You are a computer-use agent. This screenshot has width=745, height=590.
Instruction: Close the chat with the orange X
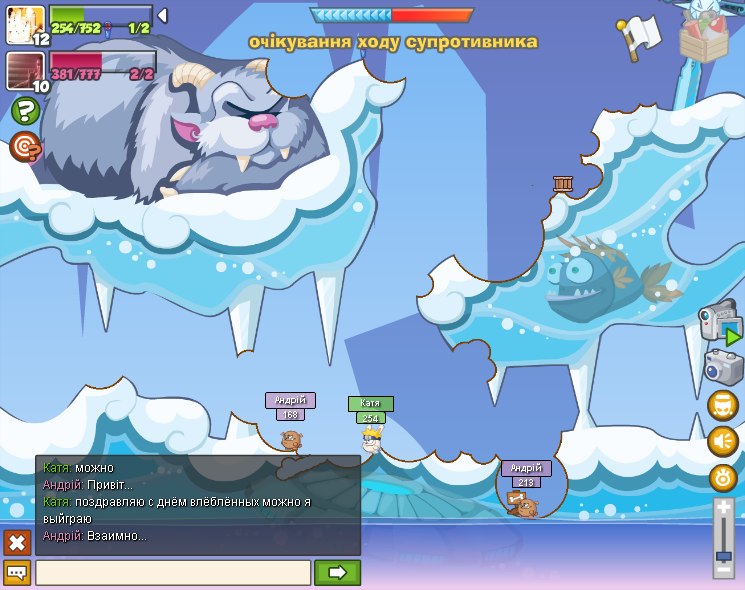coord(17,542)
